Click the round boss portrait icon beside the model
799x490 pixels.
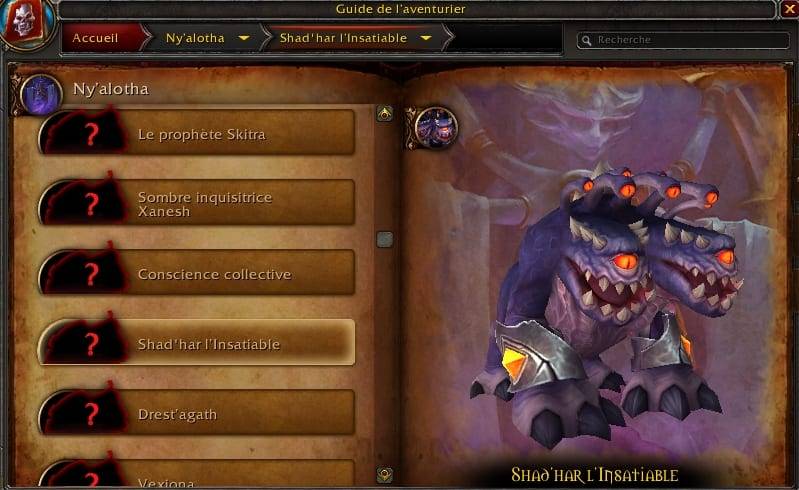[x=436, y=127]
